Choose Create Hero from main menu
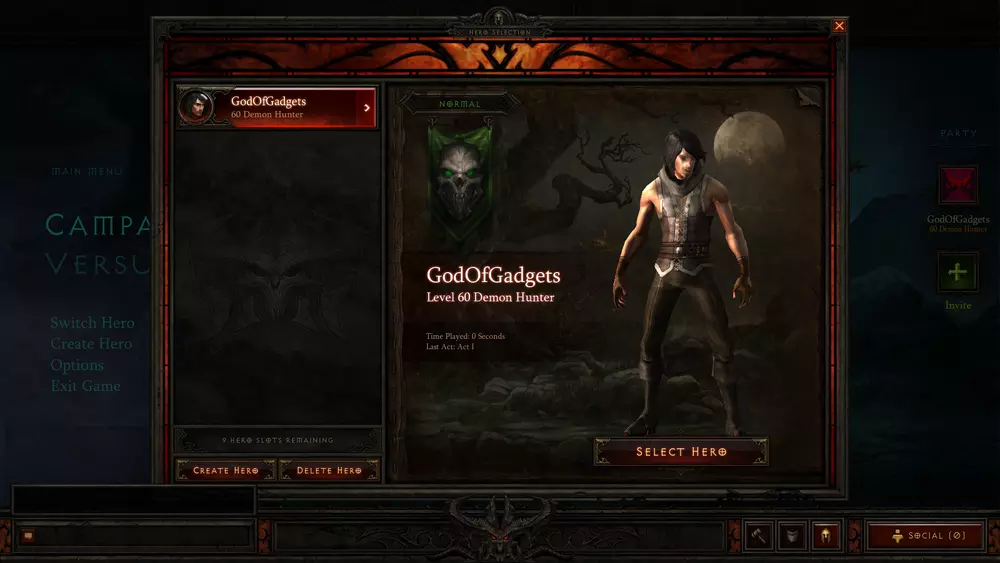Image resolution: width=1000 pixels, height=563 pixels. point(91,344)
